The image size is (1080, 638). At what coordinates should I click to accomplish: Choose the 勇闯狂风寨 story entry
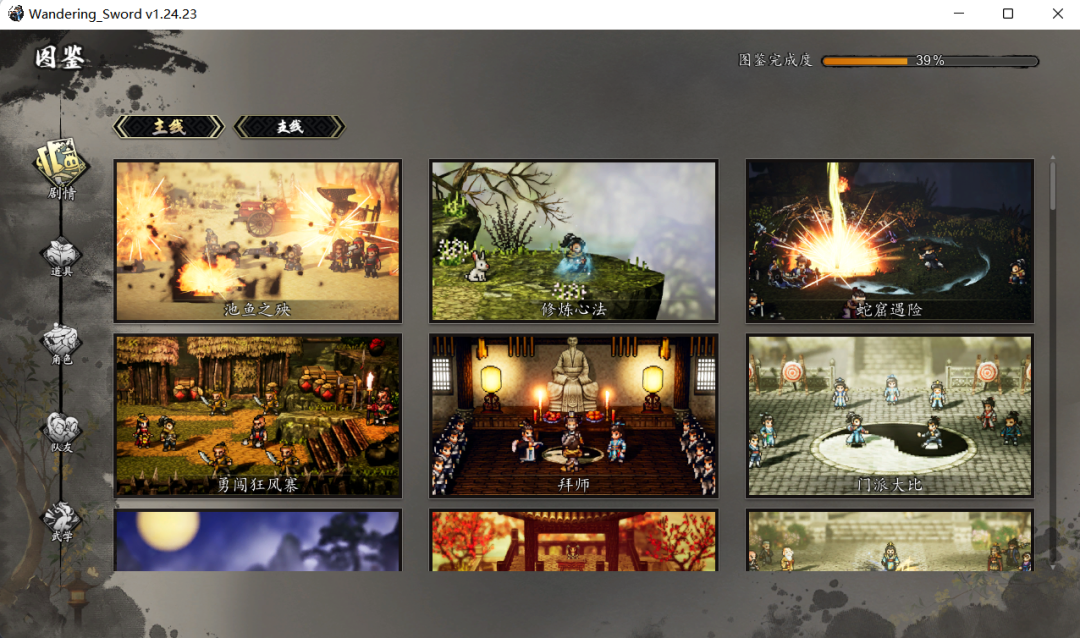pyautogui.click(x=257, y=415)
